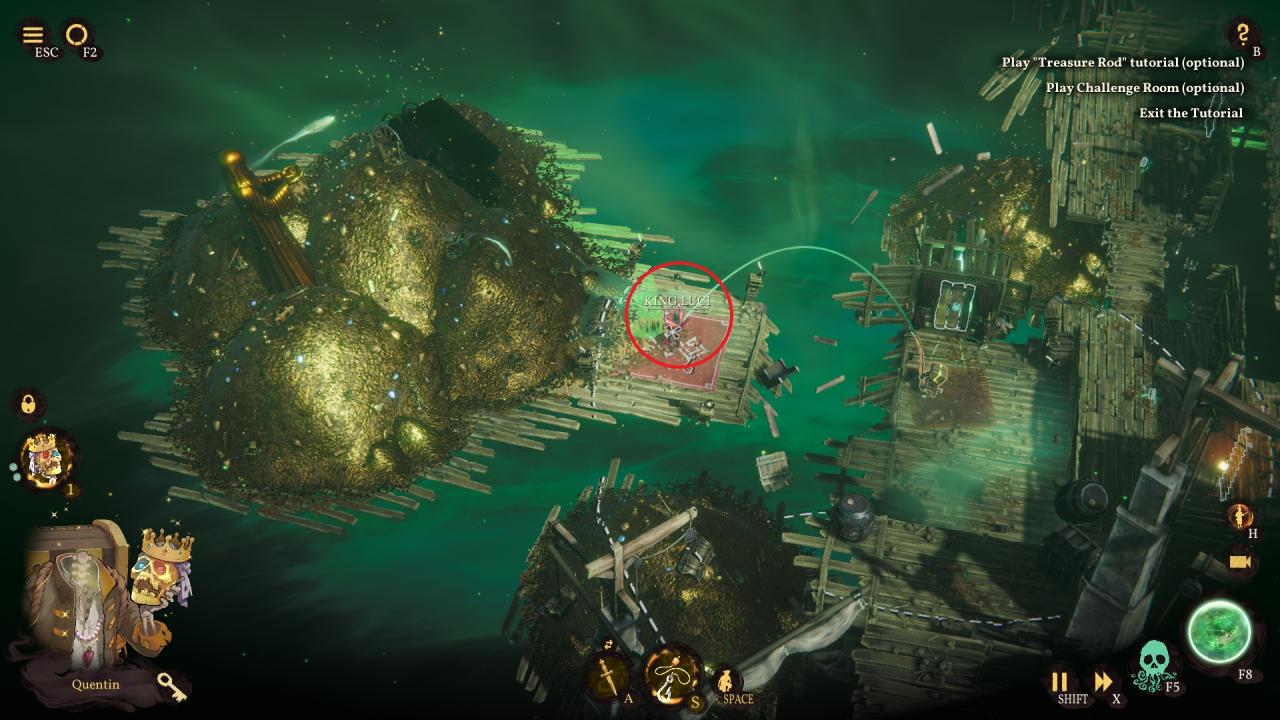Viewport: 1280px width, 720px height.
Task: Click the golden key icon beside Quentin
Action: tap(171, 685)
